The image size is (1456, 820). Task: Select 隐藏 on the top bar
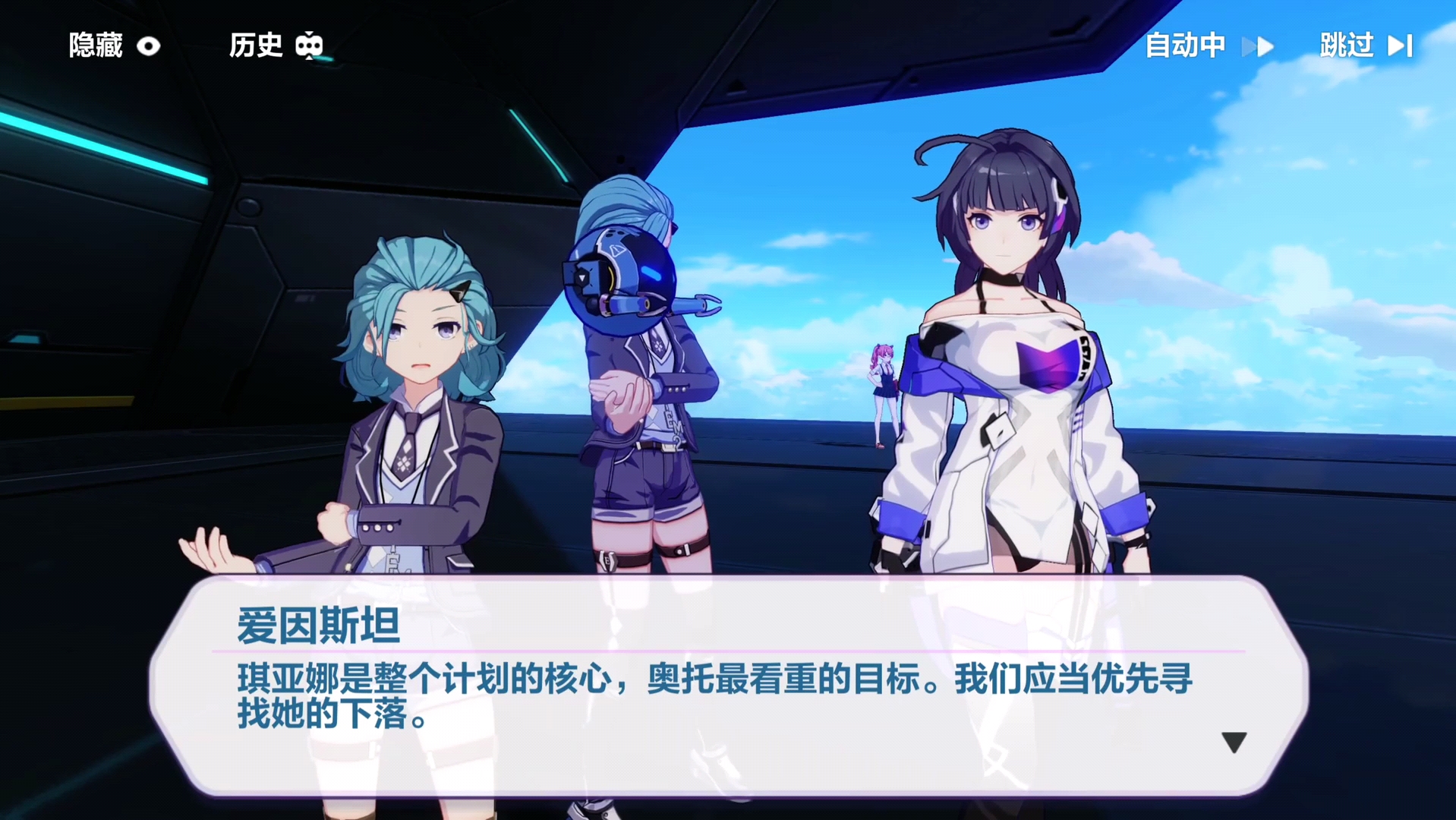[97, 46]
